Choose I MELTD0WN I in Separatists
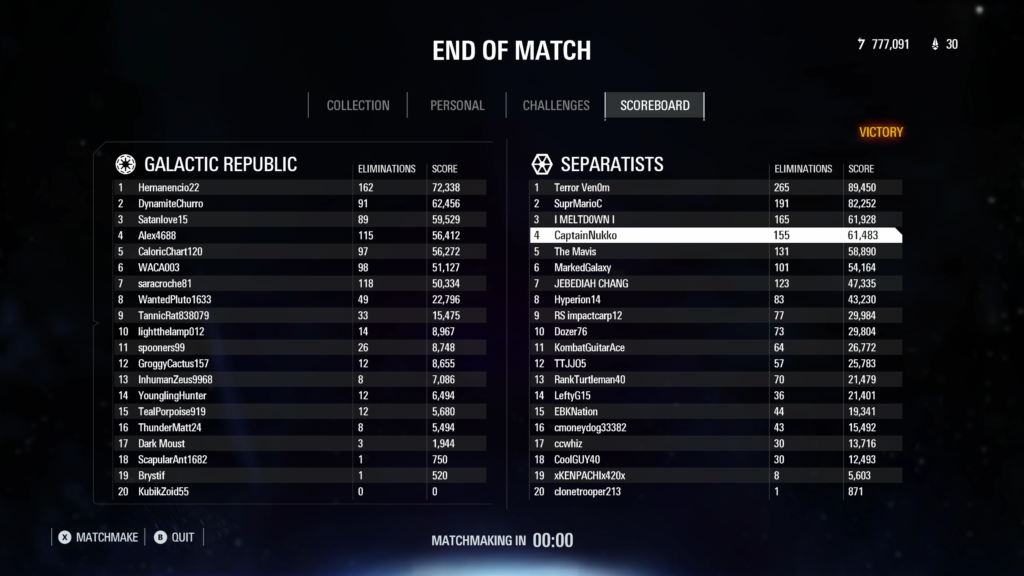The height and width of the screenshot is (576, 1024). pyautogui.click(x=715, y=219)
